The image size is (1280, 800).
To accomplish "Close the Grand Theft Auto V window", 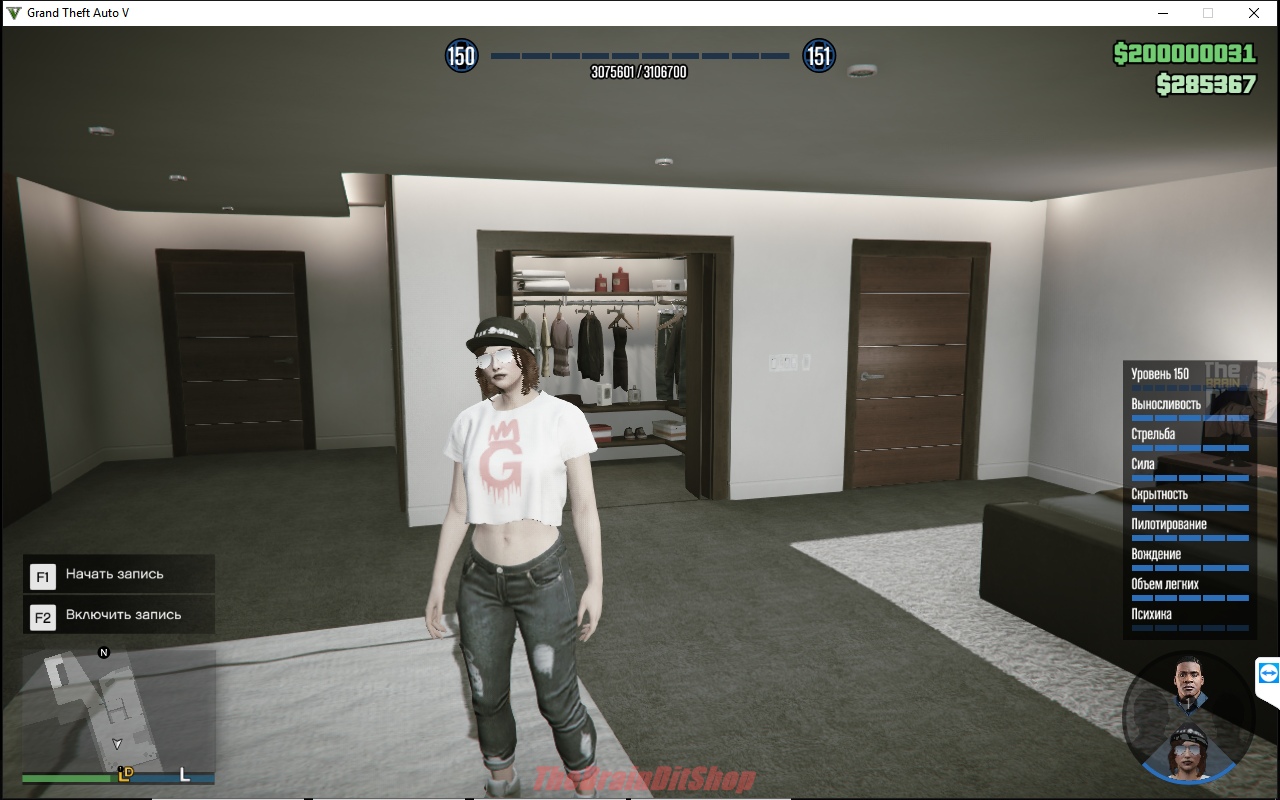I will tap(1253, 13).
